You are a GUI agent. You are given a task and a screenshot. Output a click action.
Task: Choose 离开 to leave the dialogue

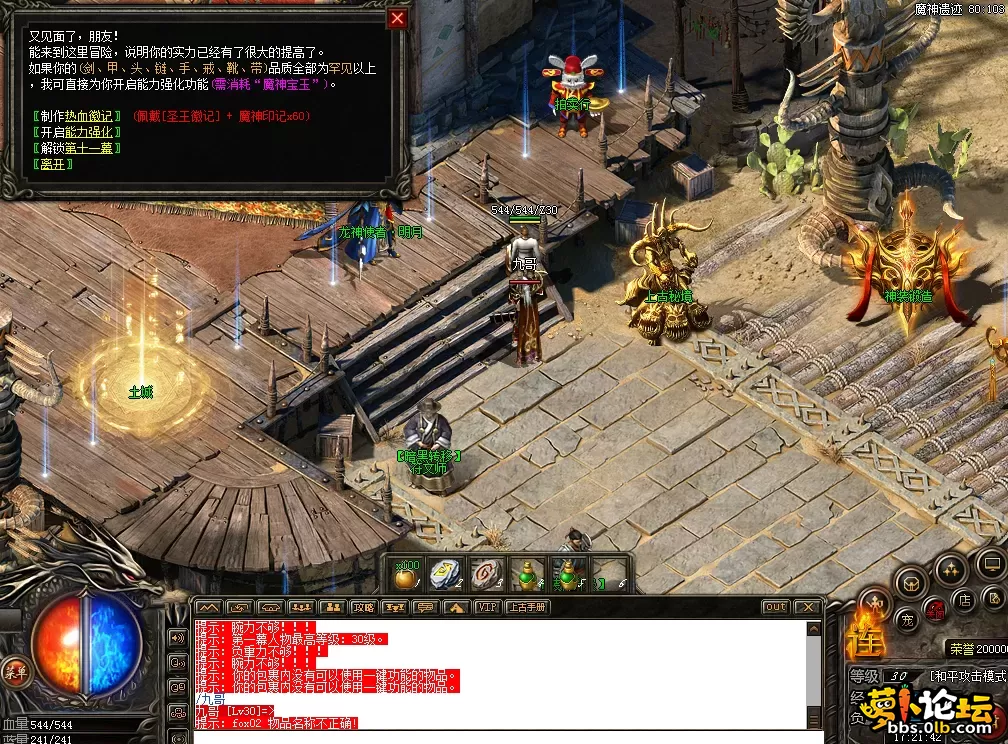[x=52, y=164]
